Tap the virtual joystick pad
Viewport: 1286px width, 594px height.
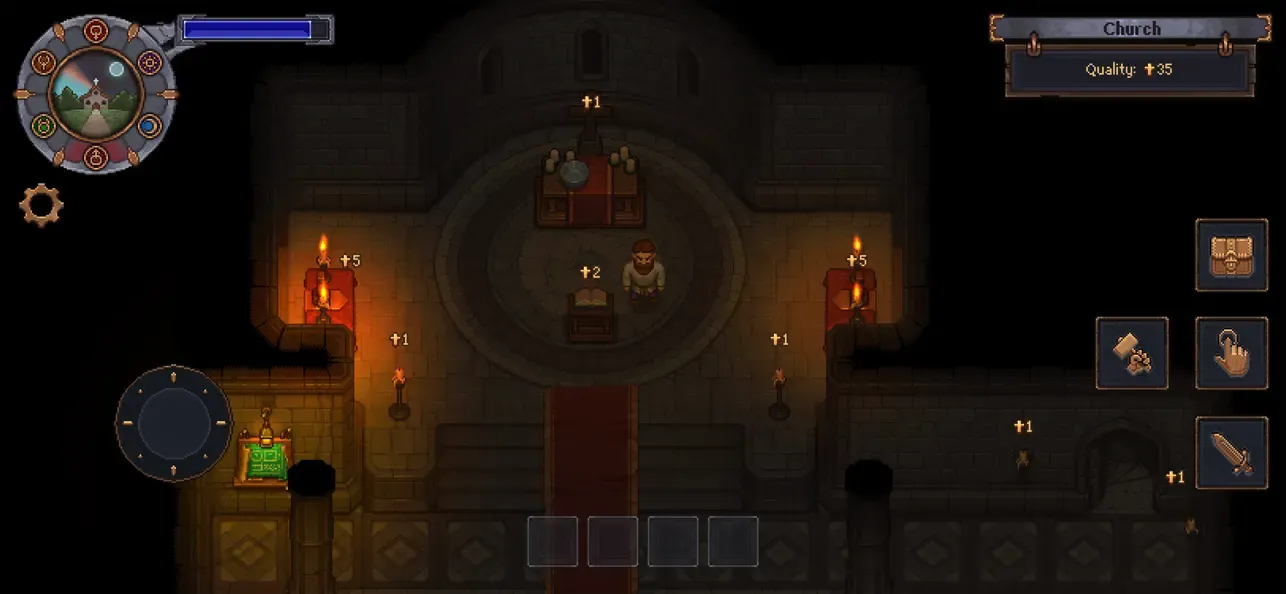point(173,423)
